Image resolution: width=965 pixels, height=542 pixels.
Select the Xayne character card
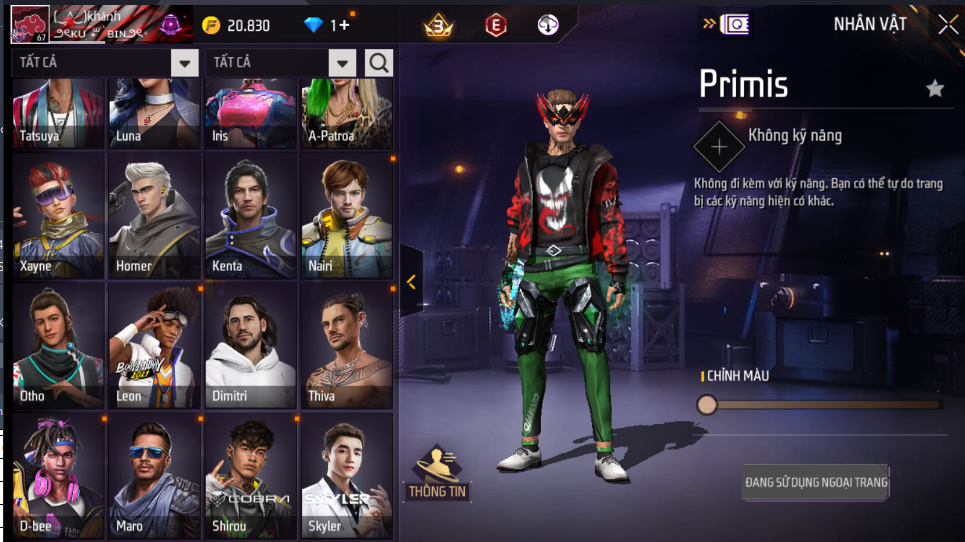(59, 215)
